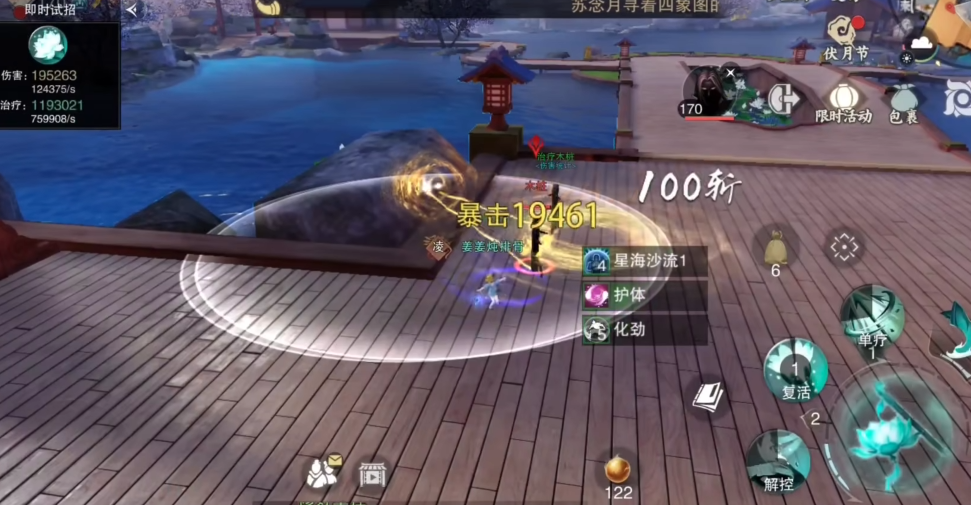Select the hooded target portrait
Image resolution: width=971 pixels, height=505 pixels.
(708, 88)
